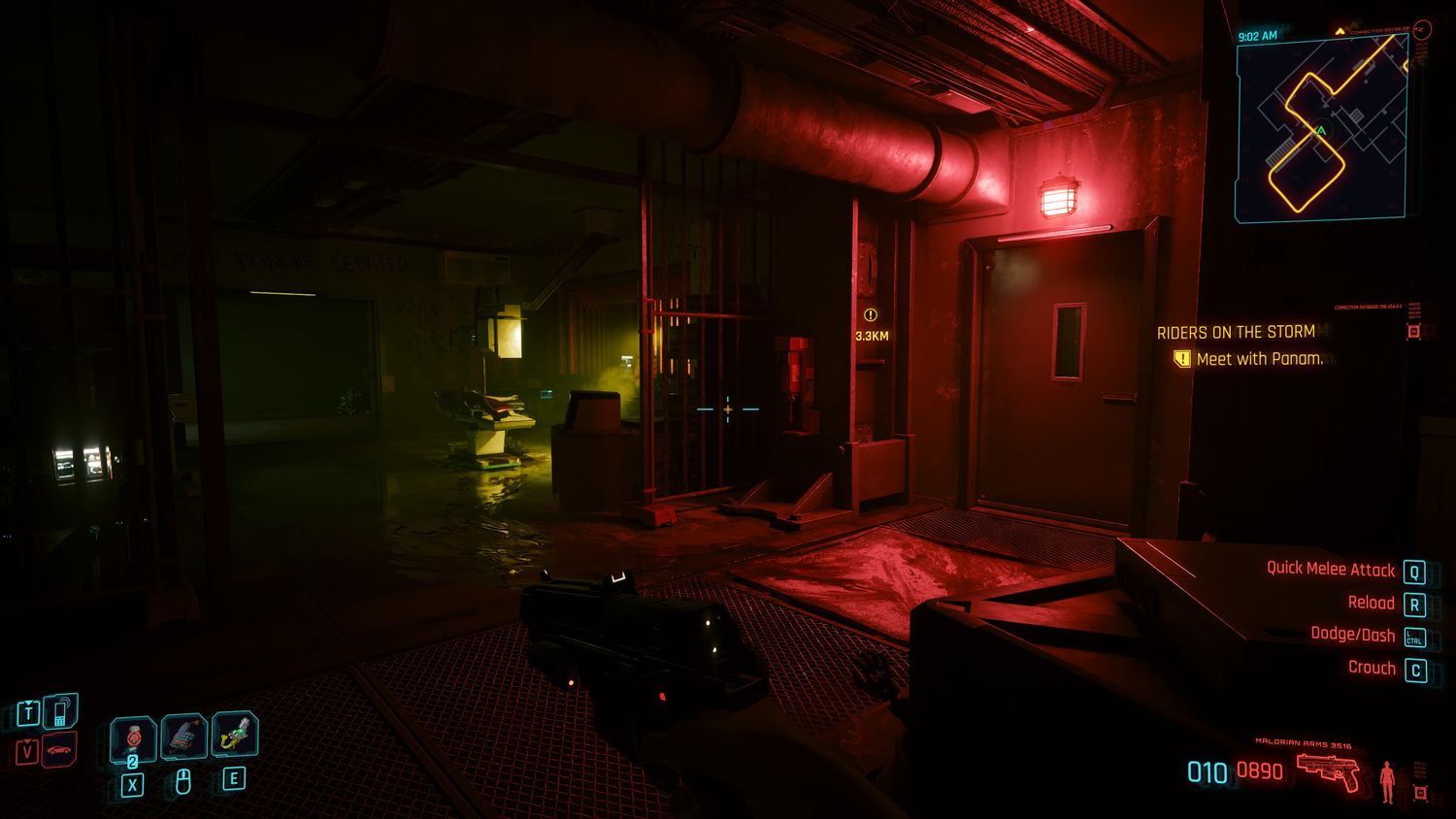Viewport: 1456px width, 819px height.
Task: Select the phone icon
Action: (60, 712)
